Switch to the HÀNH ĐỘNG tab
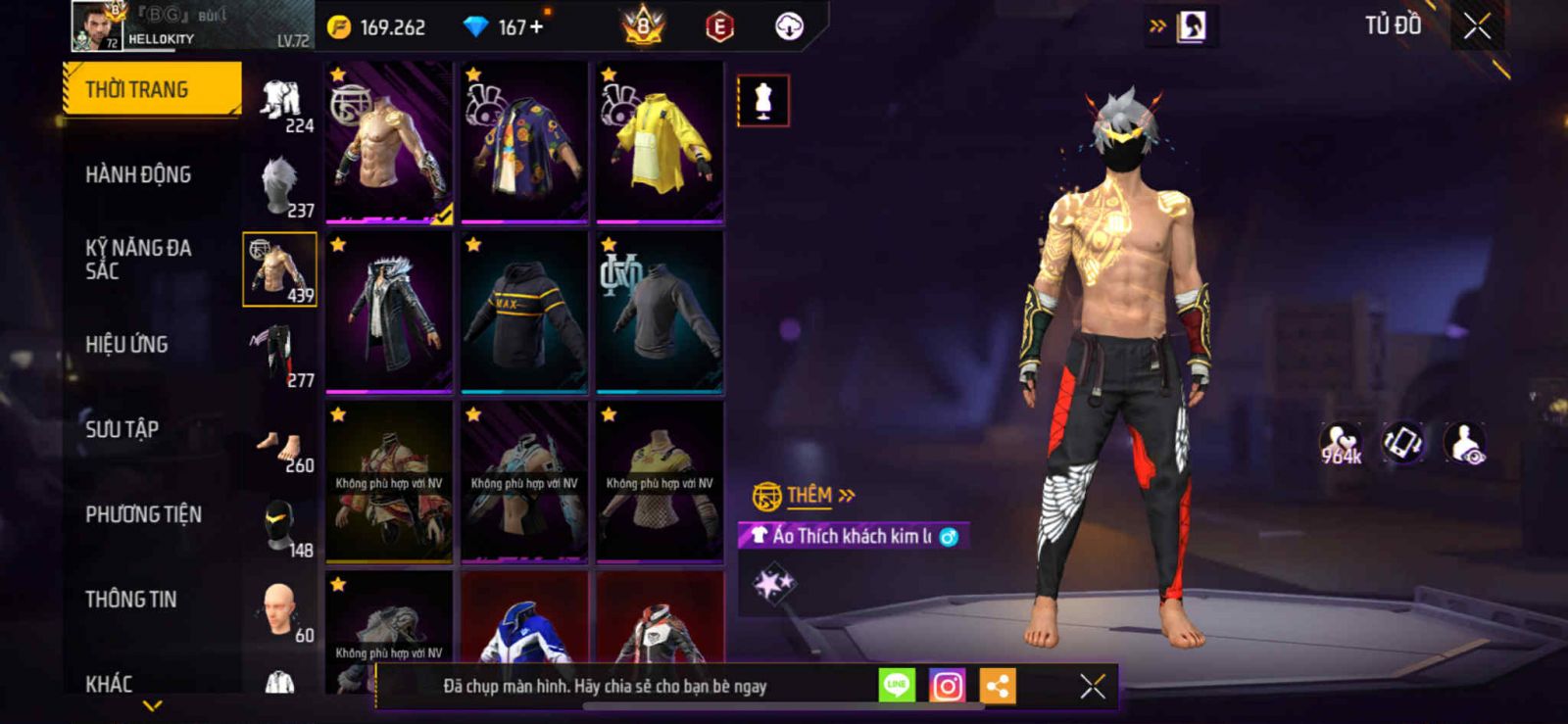1568x724 pixels. point(138,175)
